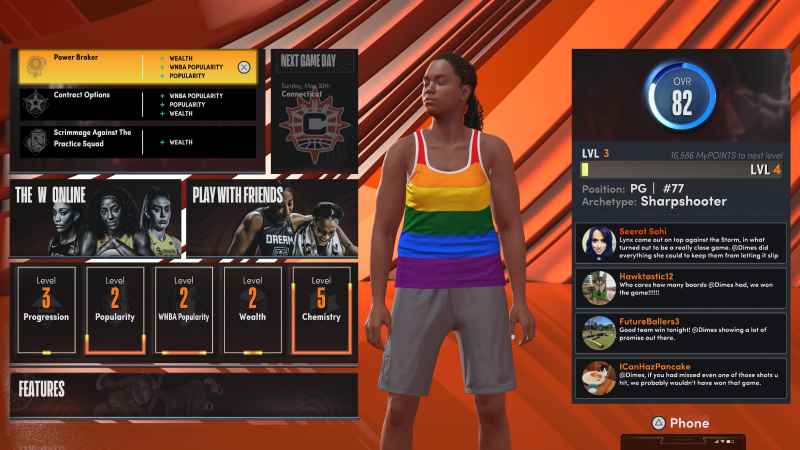Open the Play With Friends tile

[x=271, y=216]
